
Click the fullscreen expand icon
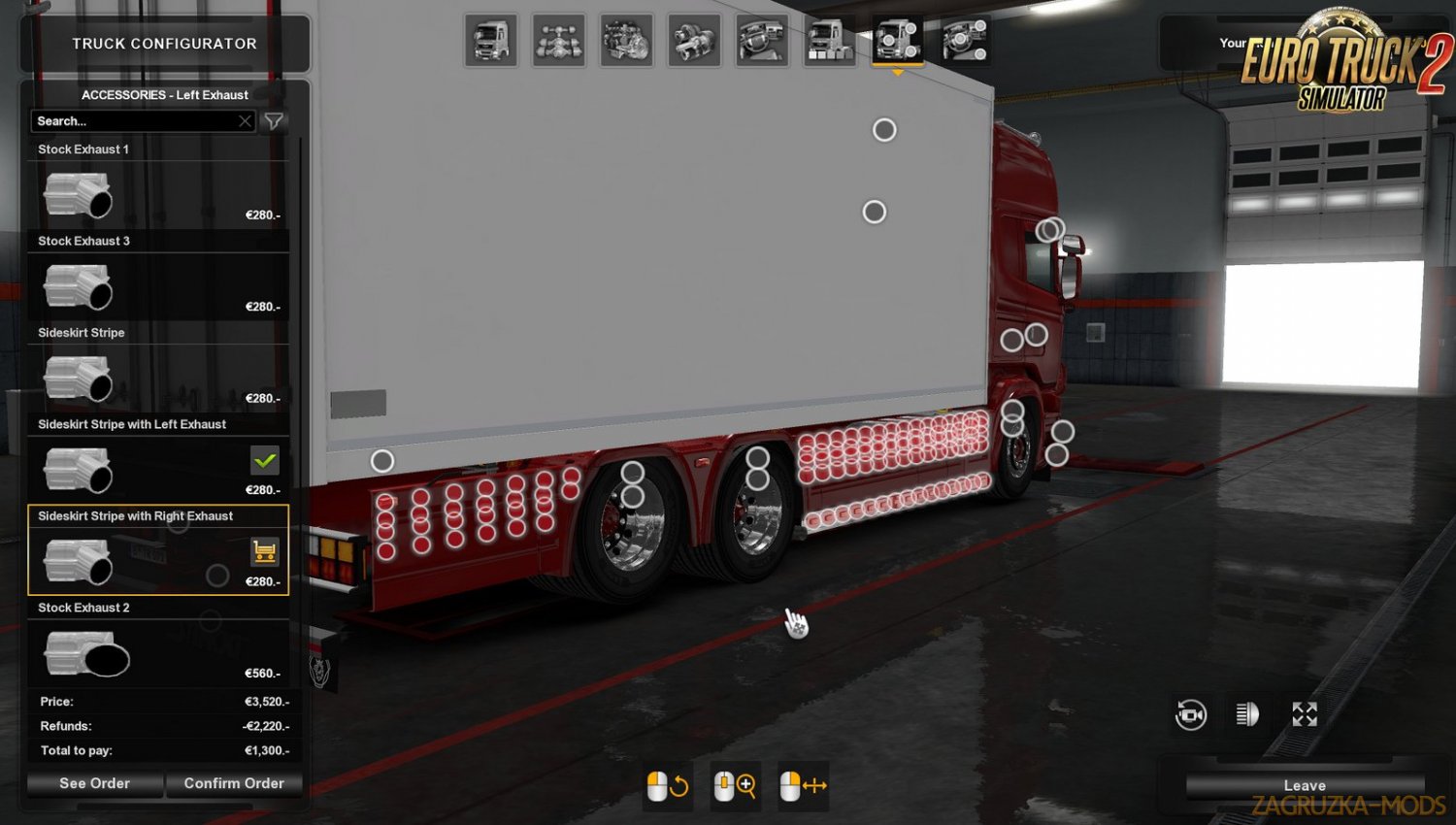coord(1305,714)
